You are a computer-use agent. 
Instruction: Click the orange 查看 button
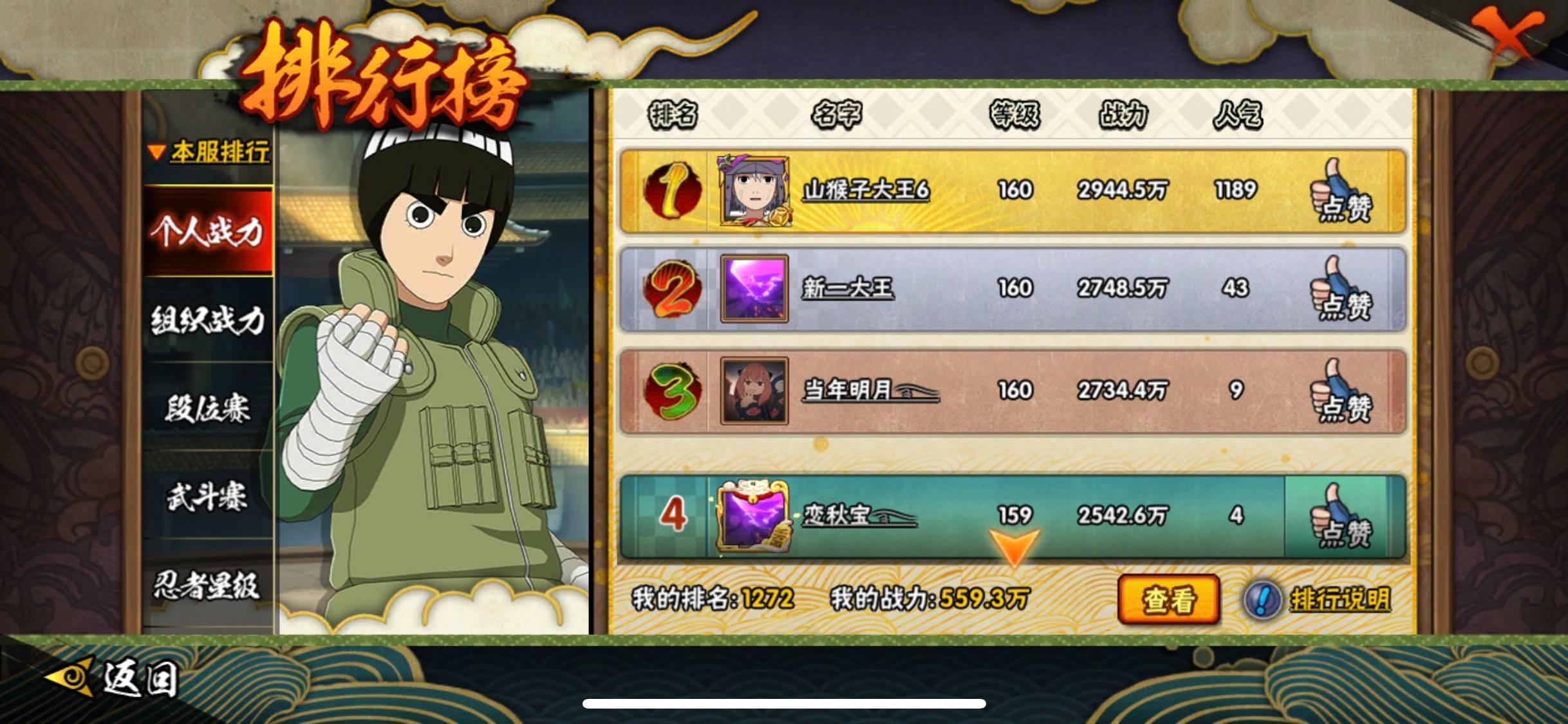click(x=1168, y=600)
